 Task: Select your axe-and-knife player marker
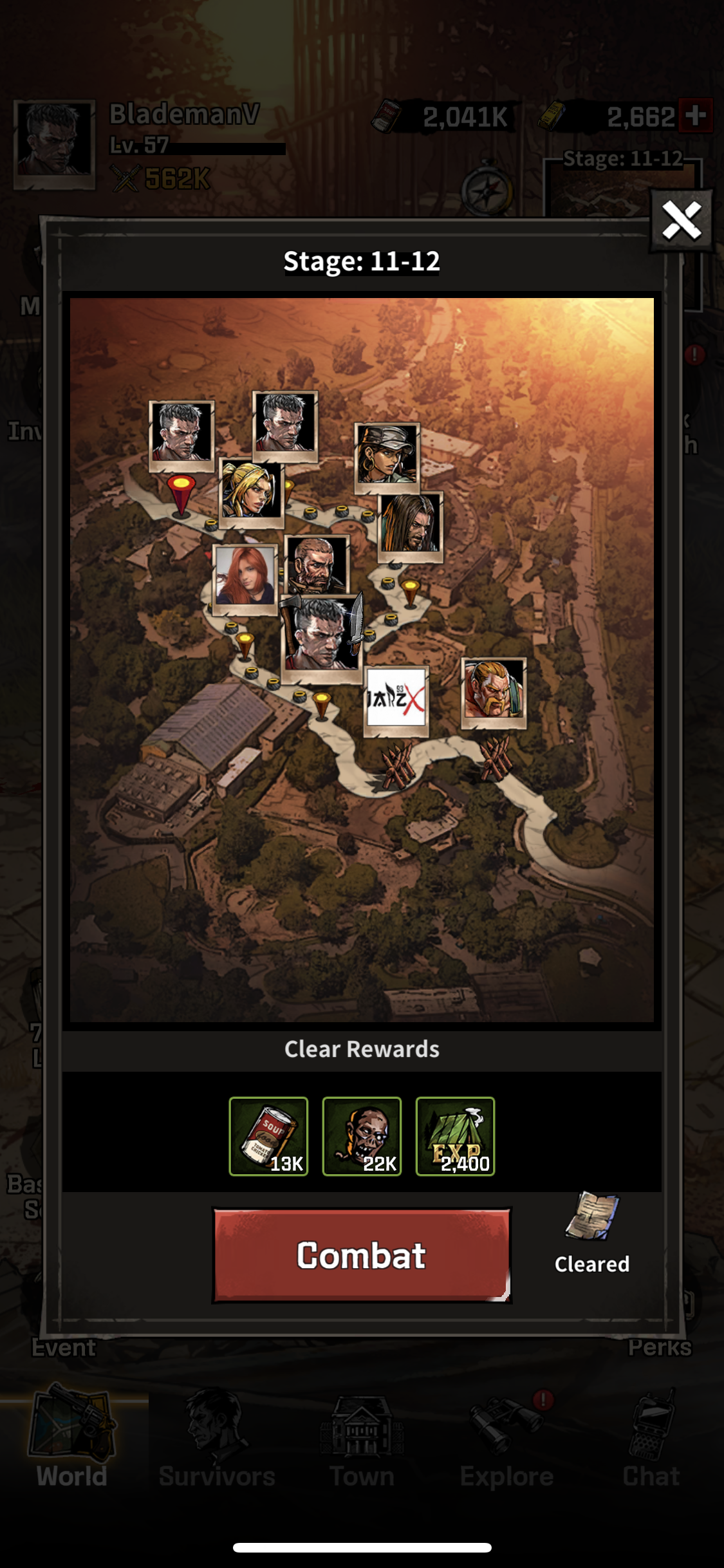tap(322, 633)
